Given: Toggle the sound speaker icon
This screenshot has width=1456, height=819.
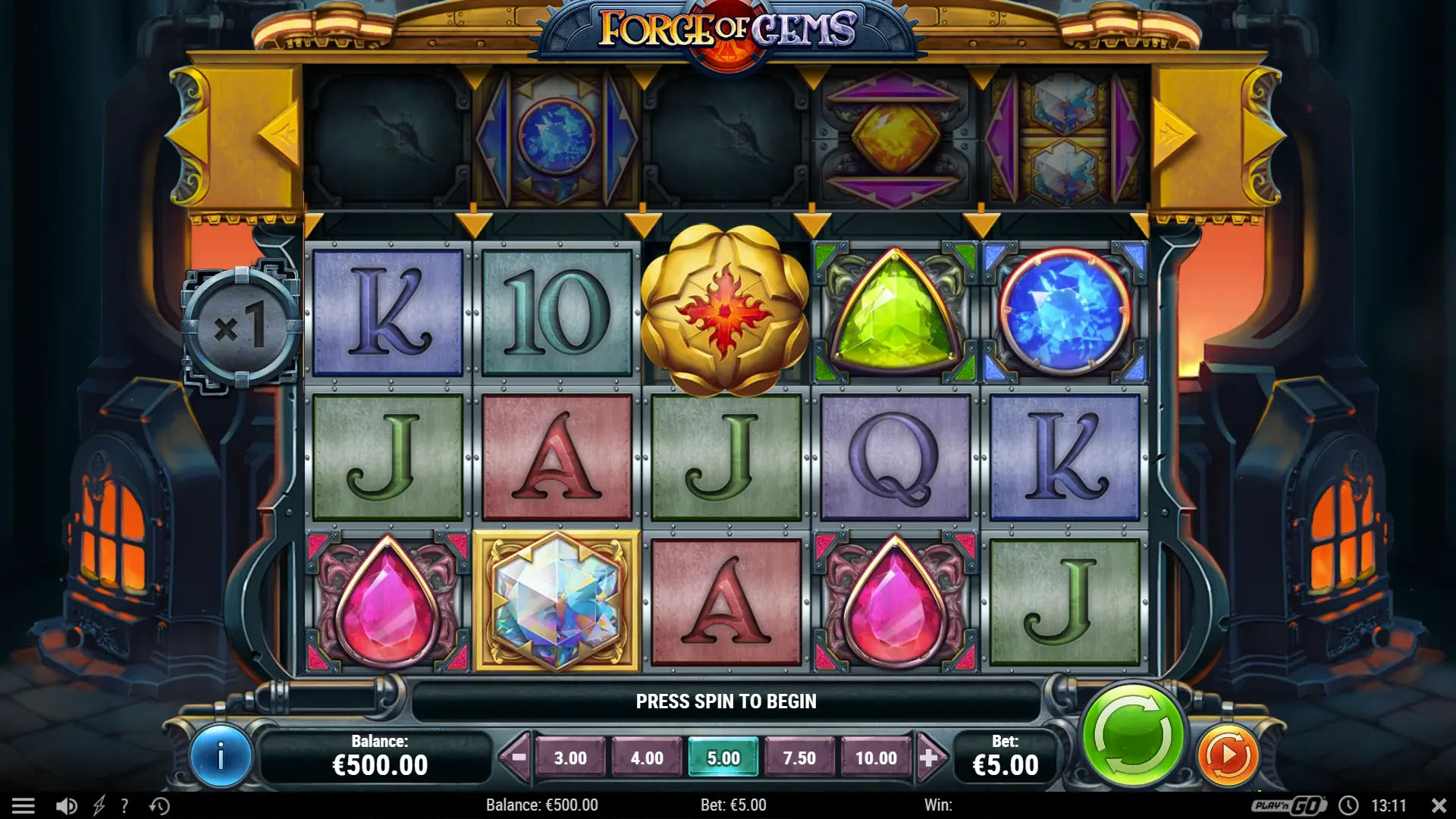Looking at the screenshot, I should click(67, 805).
